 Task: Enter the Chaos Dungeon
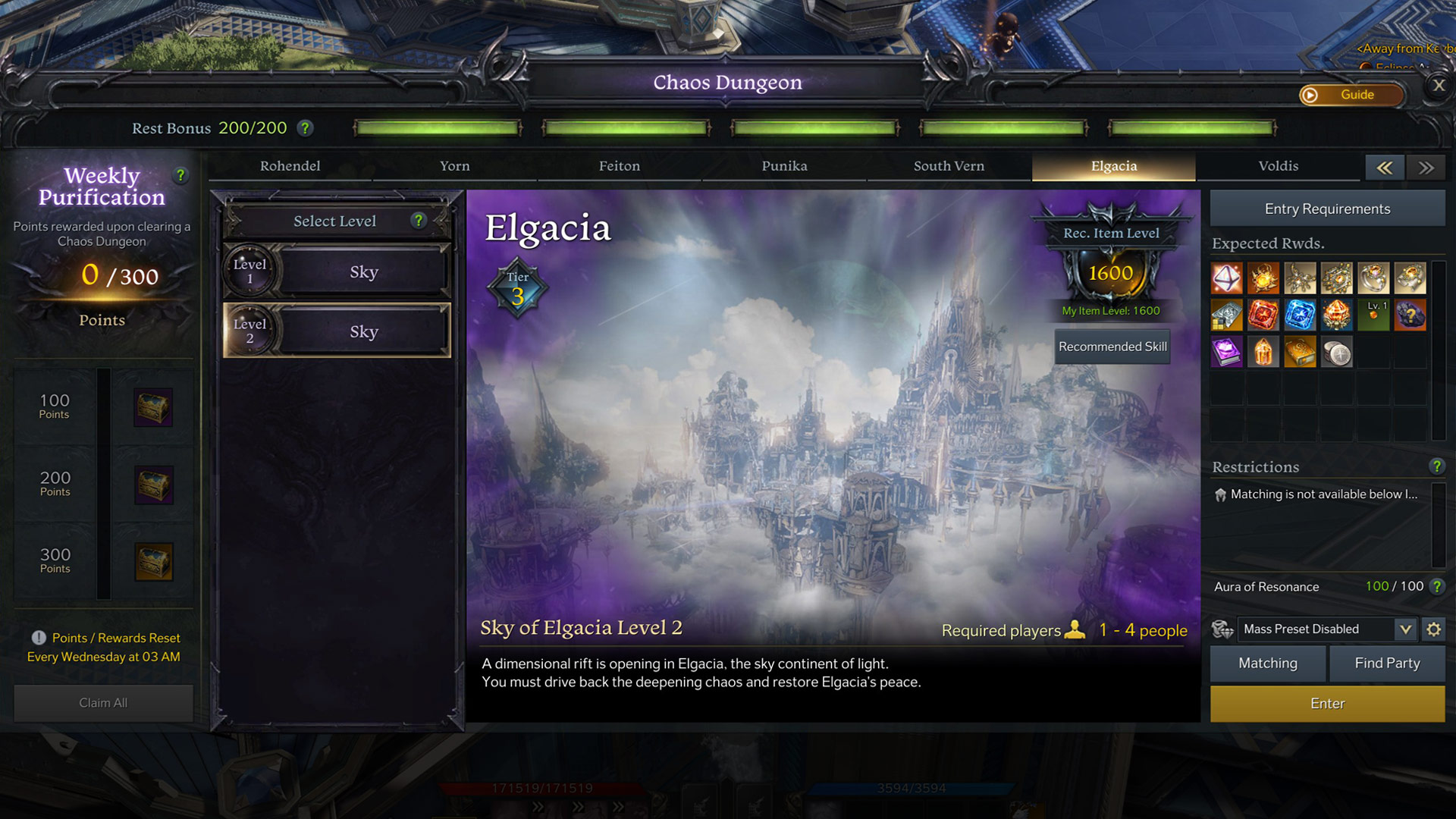(1327, 704)
